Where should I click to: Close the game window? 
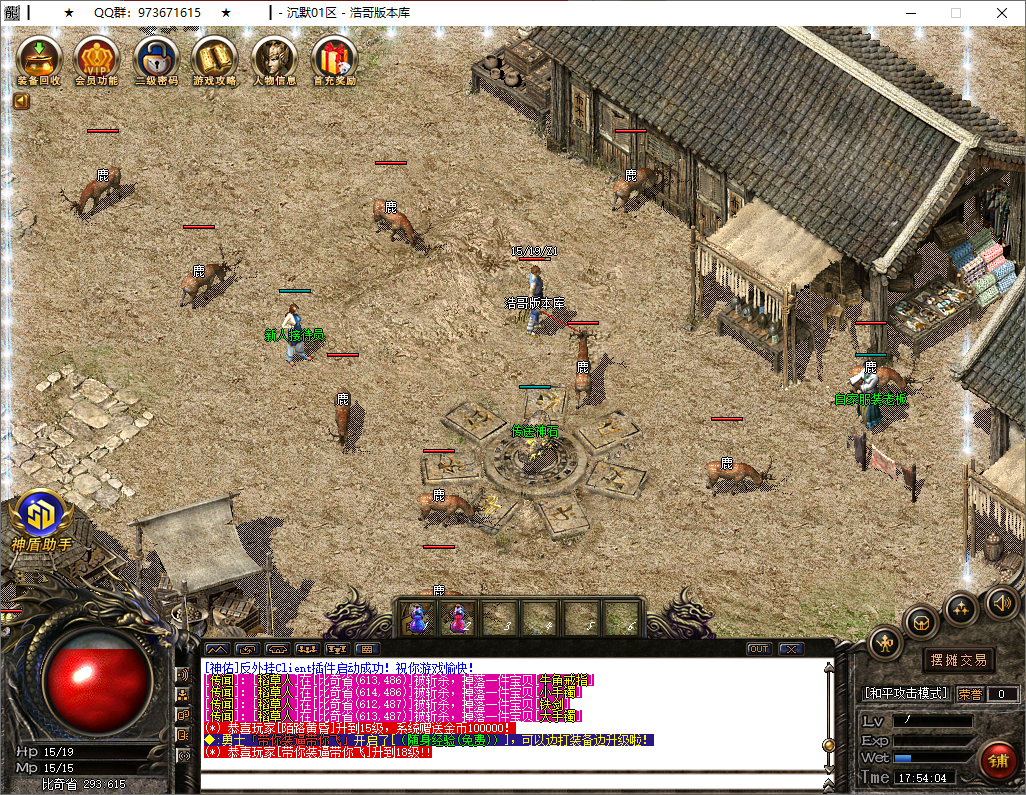click(x=1001, y=13)
